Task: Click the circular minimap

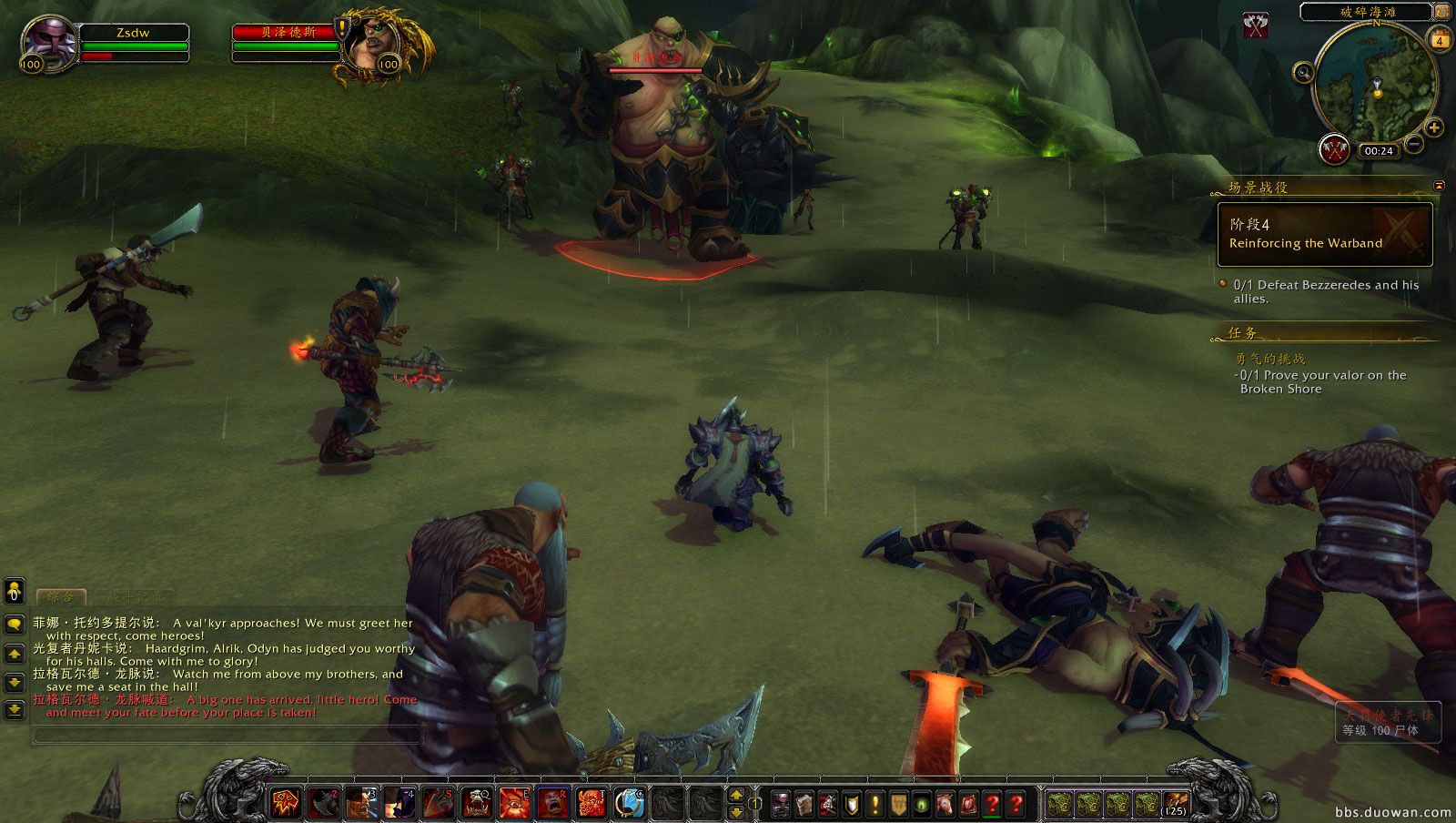Action: [x=1373, y=84]
